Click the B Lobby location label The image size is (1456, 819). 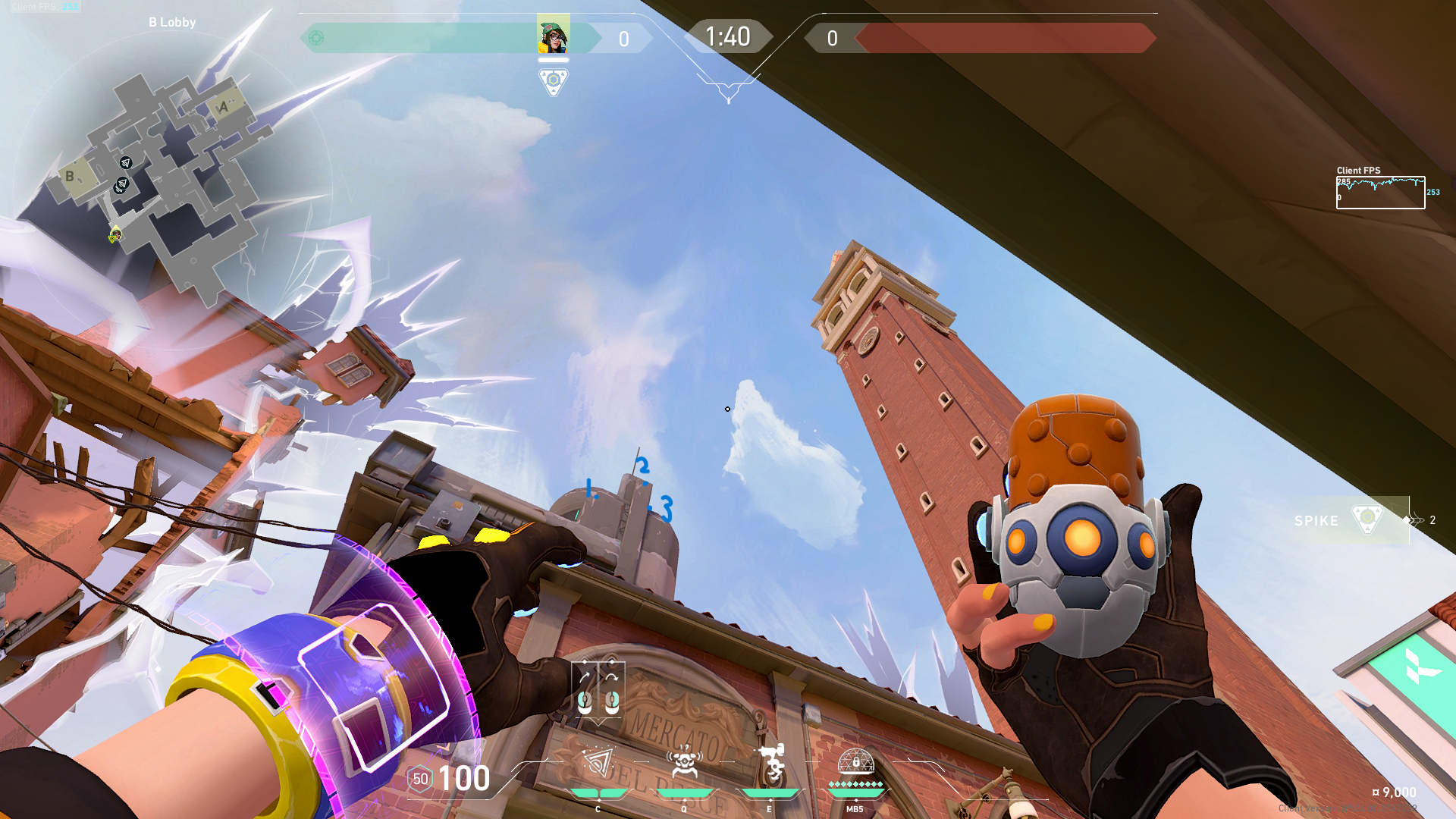tap(172, 22)
